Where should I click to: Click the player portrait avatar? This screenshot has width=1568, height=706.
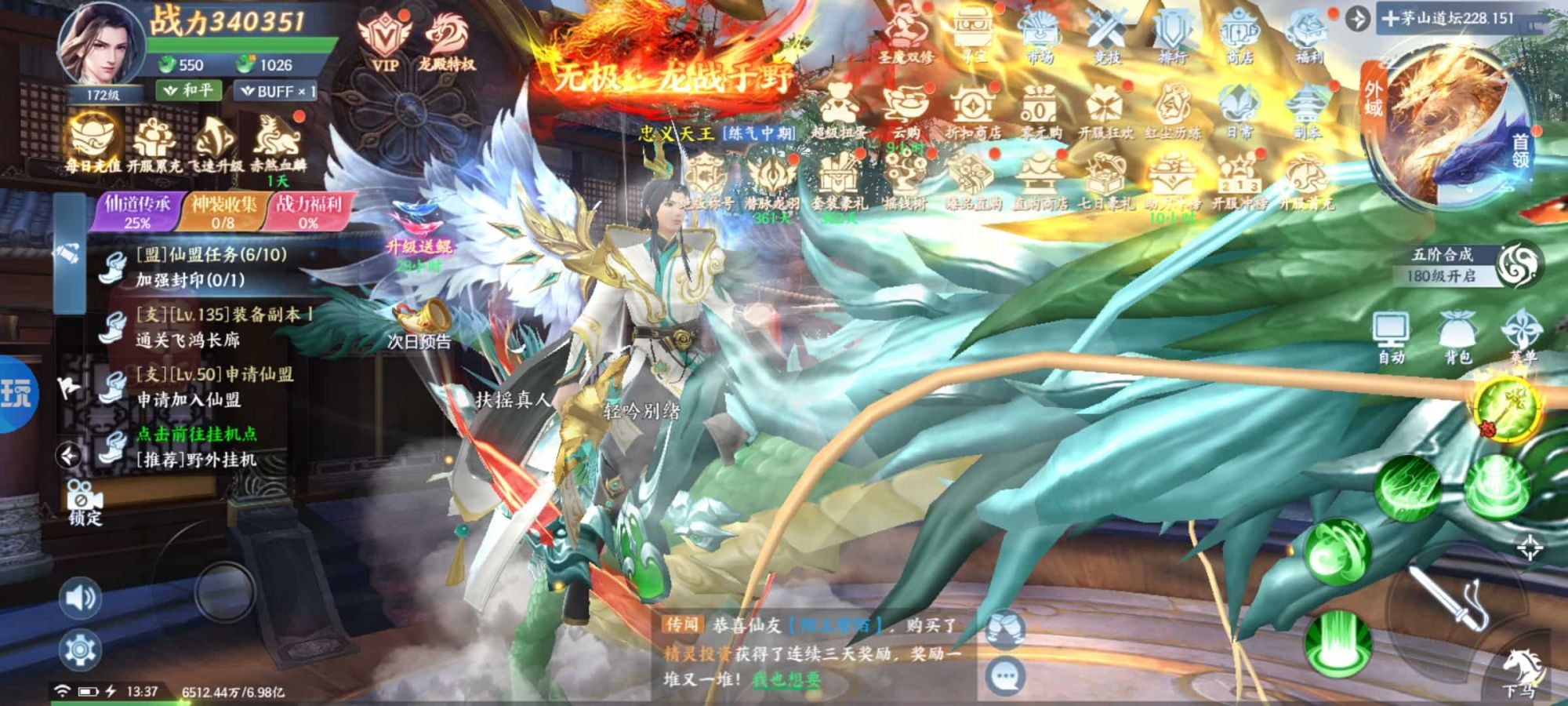(100, 45)
